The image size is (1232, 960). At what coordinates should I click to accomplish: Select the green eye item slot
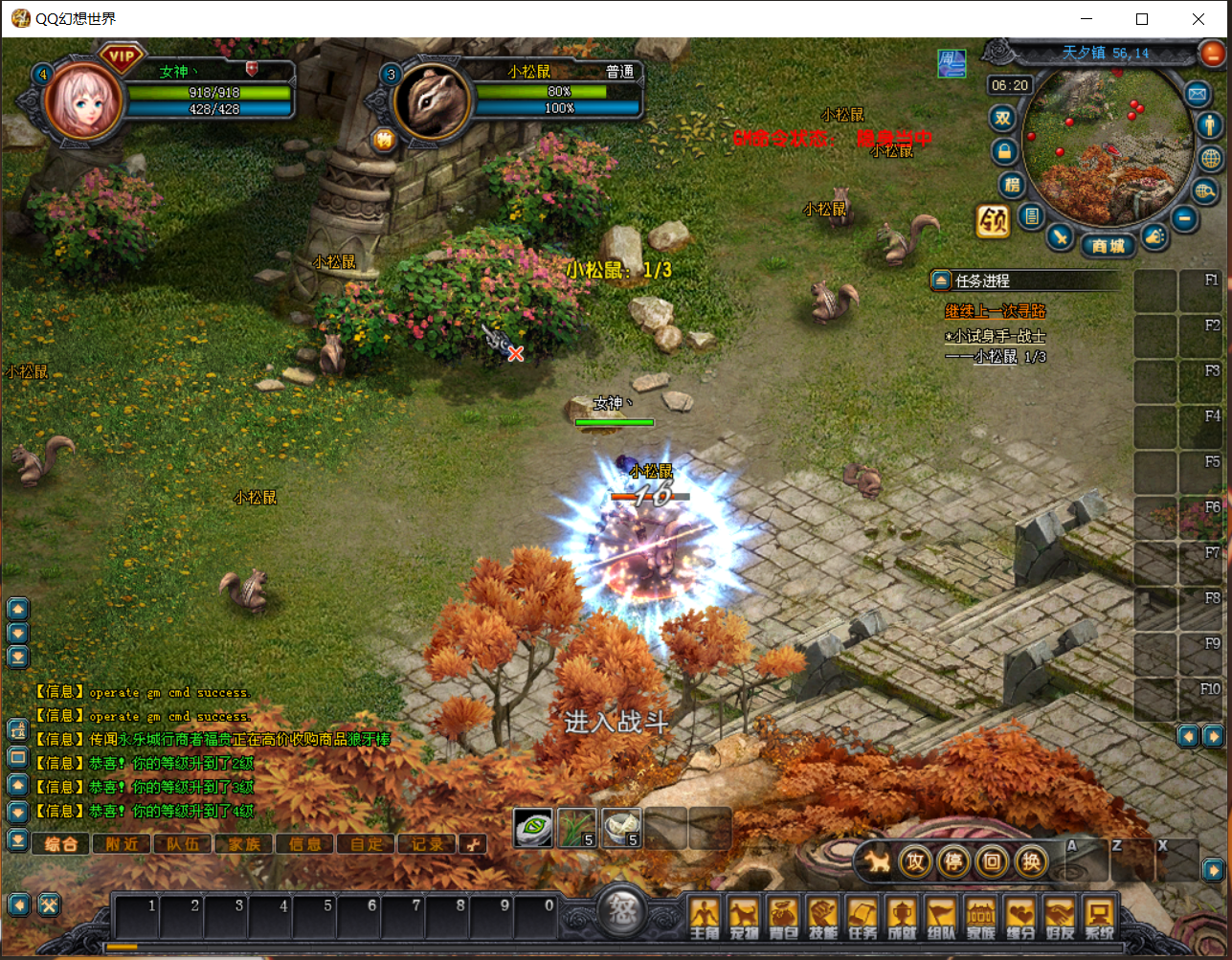(x=533, y=828)
